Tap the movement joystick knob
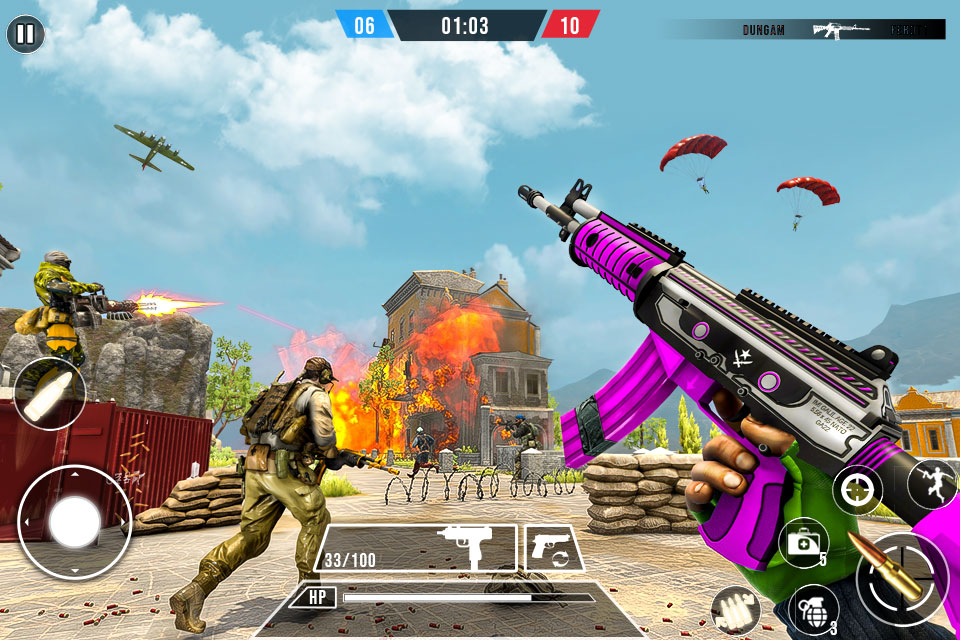960x640 pixels. tap(74, 522)
